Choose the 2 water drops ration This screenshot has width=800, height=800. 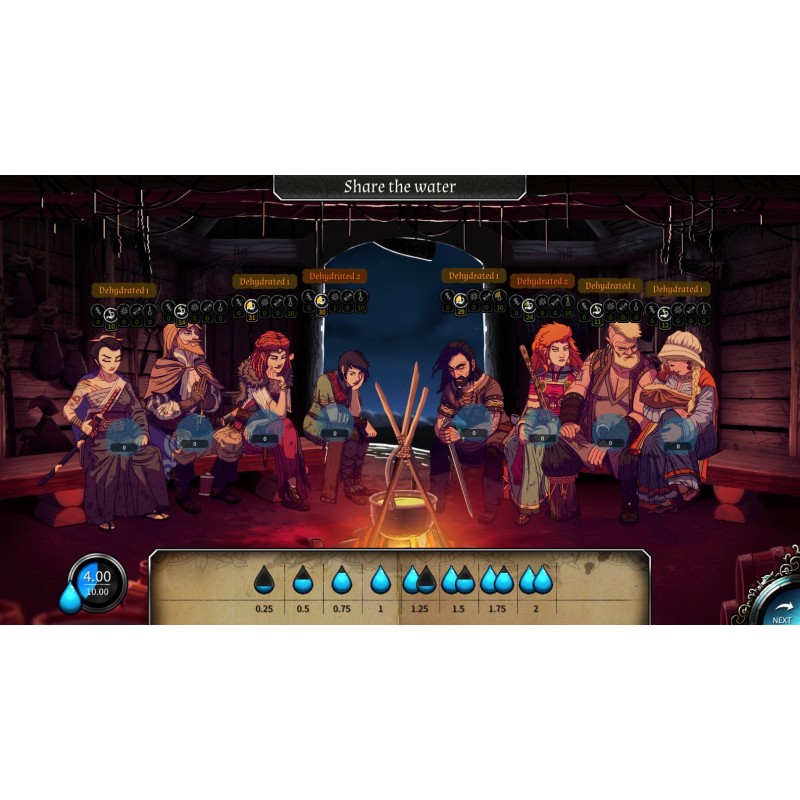tap(535, 579)
